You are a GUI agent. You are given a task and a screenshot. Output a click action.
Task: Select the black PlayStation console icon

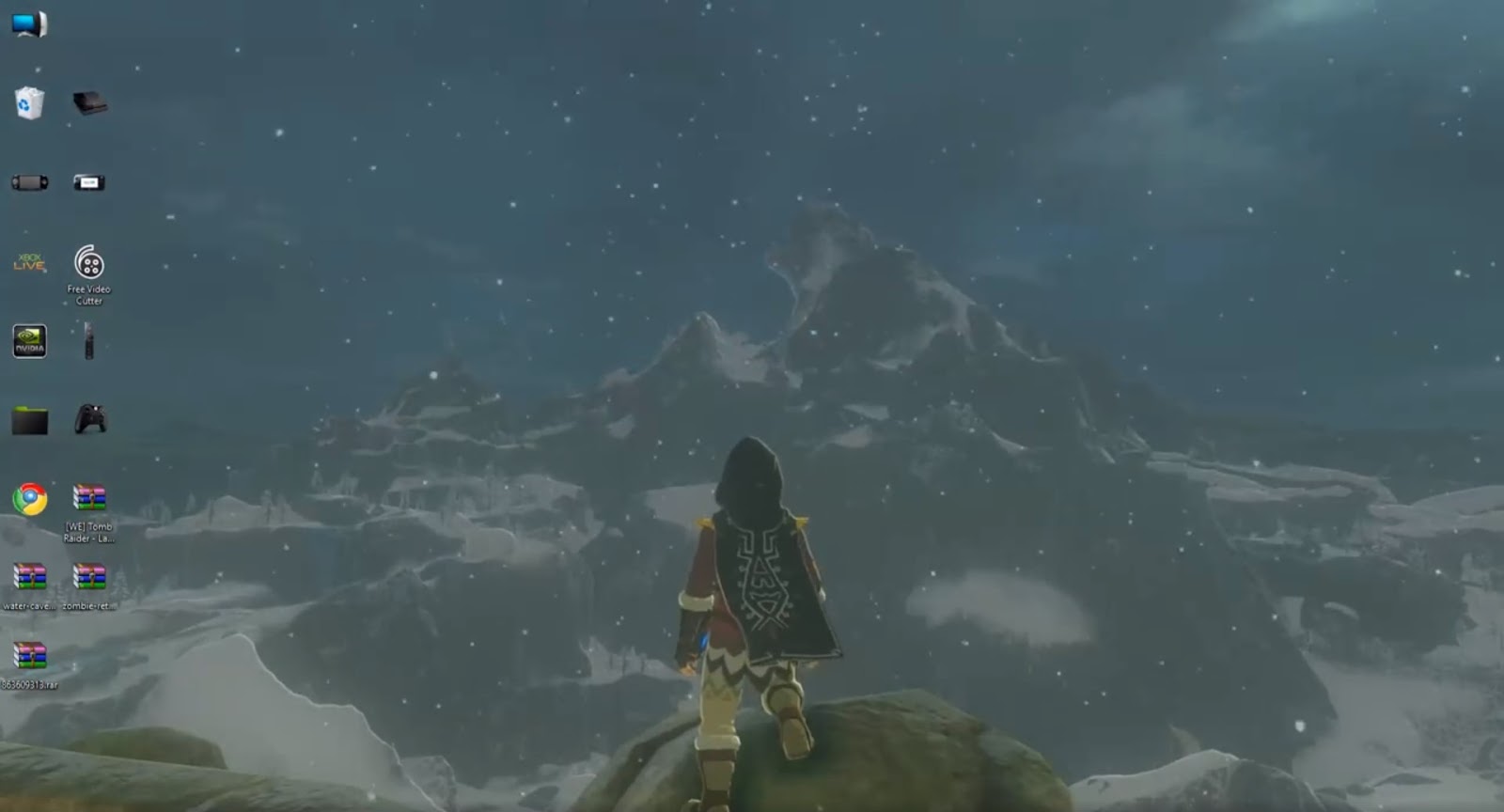pos(89,103)
